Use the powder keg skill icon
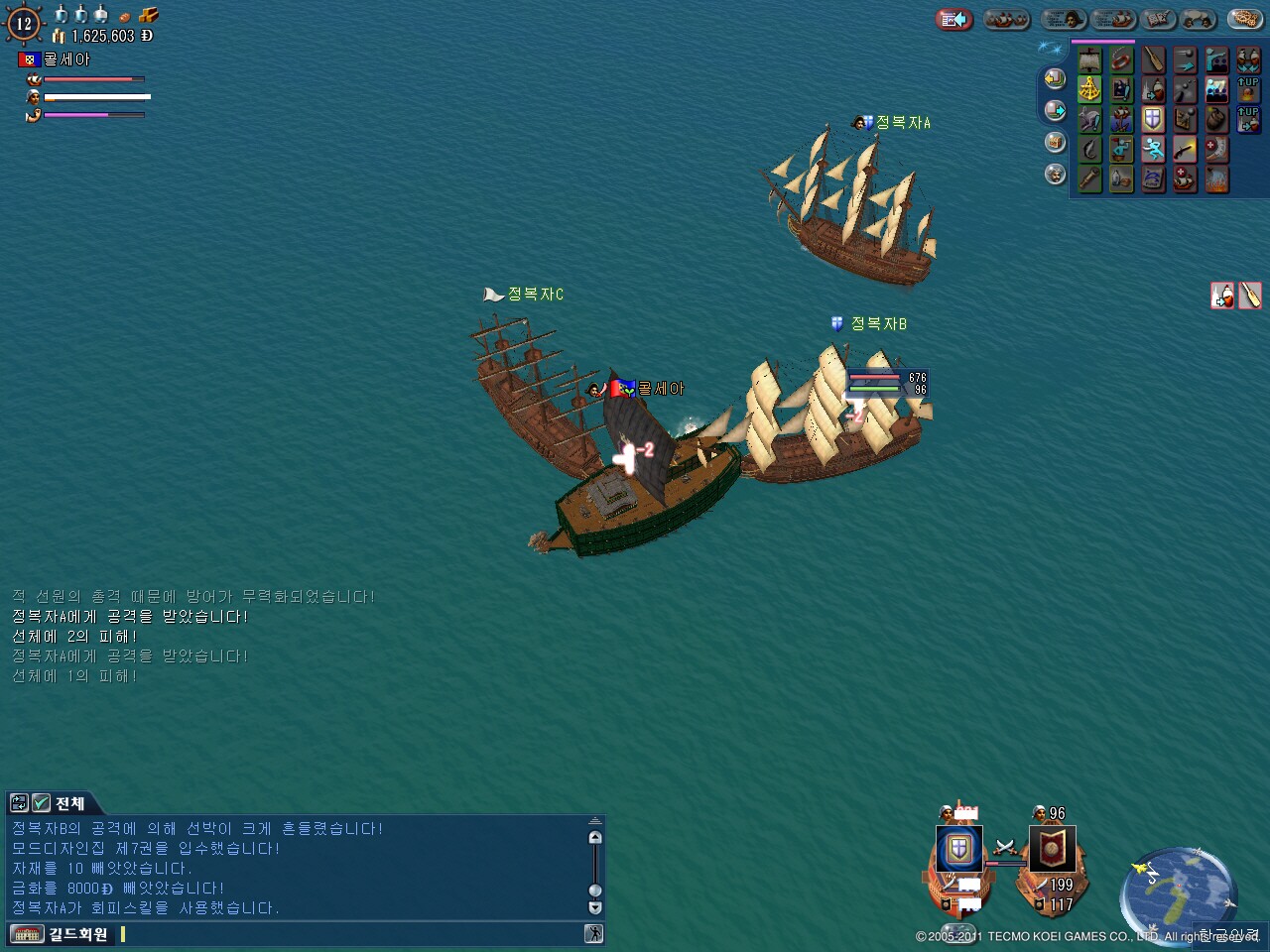The image size is (1270, 952). (1216, 120)
